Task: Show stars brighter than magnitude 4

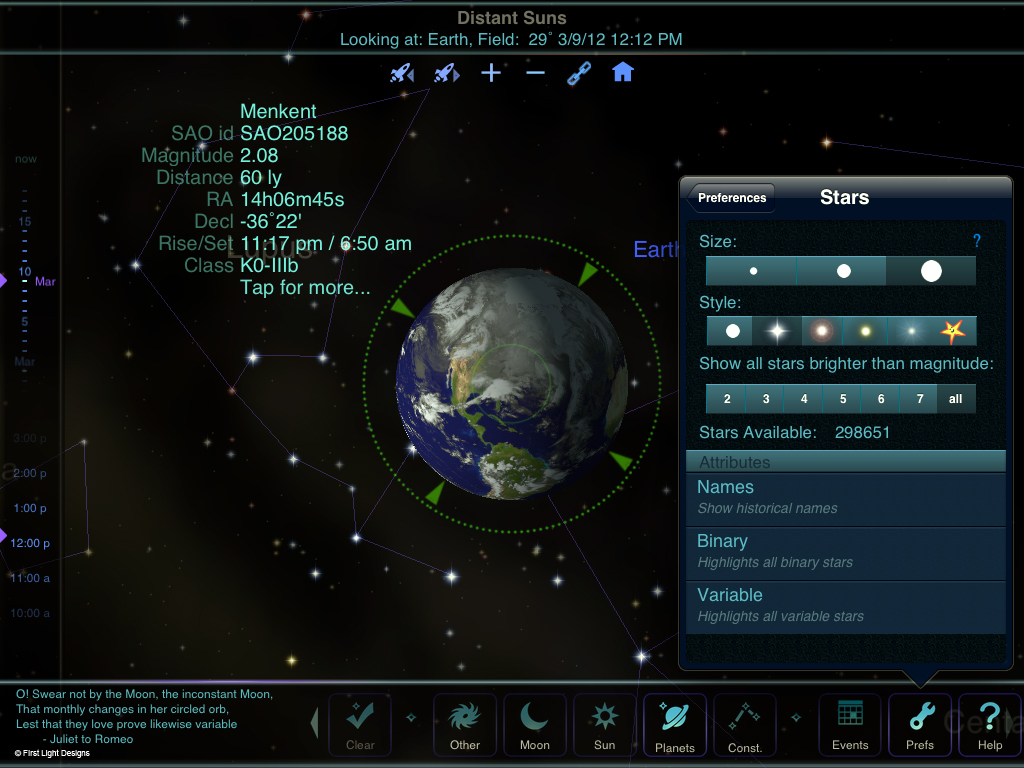Action: (804, 399)
